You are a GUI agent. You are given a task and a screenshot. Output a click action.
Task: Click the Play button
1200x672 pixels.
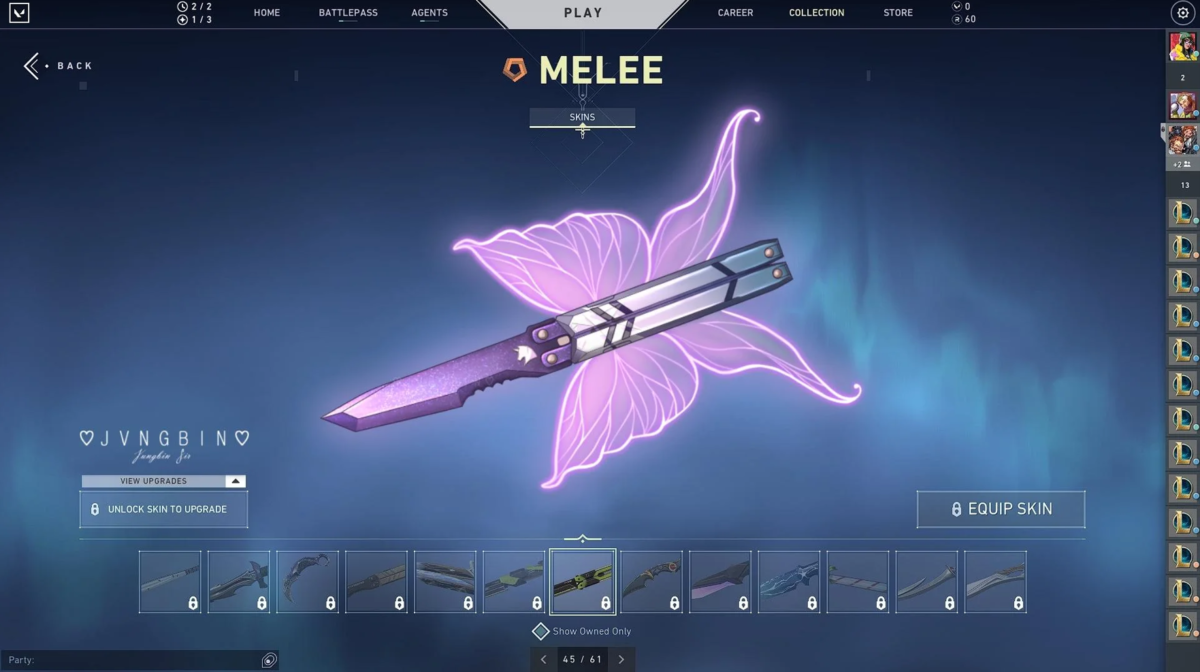point(583,13)
